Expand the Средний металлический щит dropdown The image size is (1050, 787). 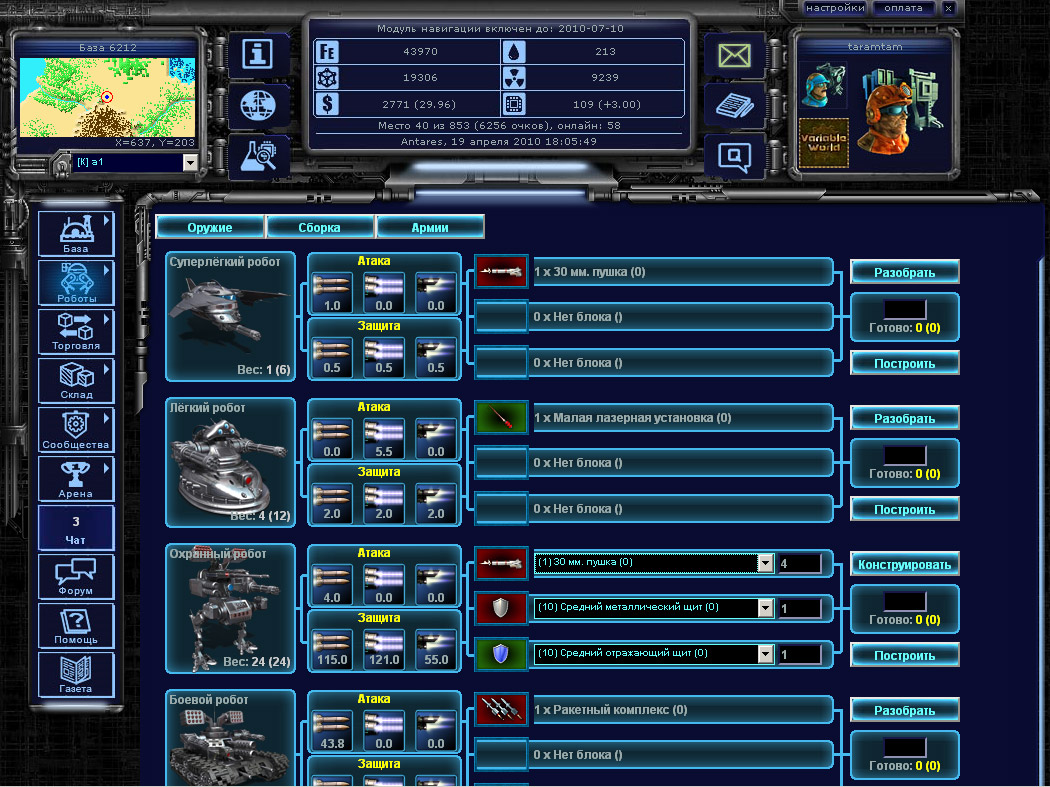[x=765, y=608]
